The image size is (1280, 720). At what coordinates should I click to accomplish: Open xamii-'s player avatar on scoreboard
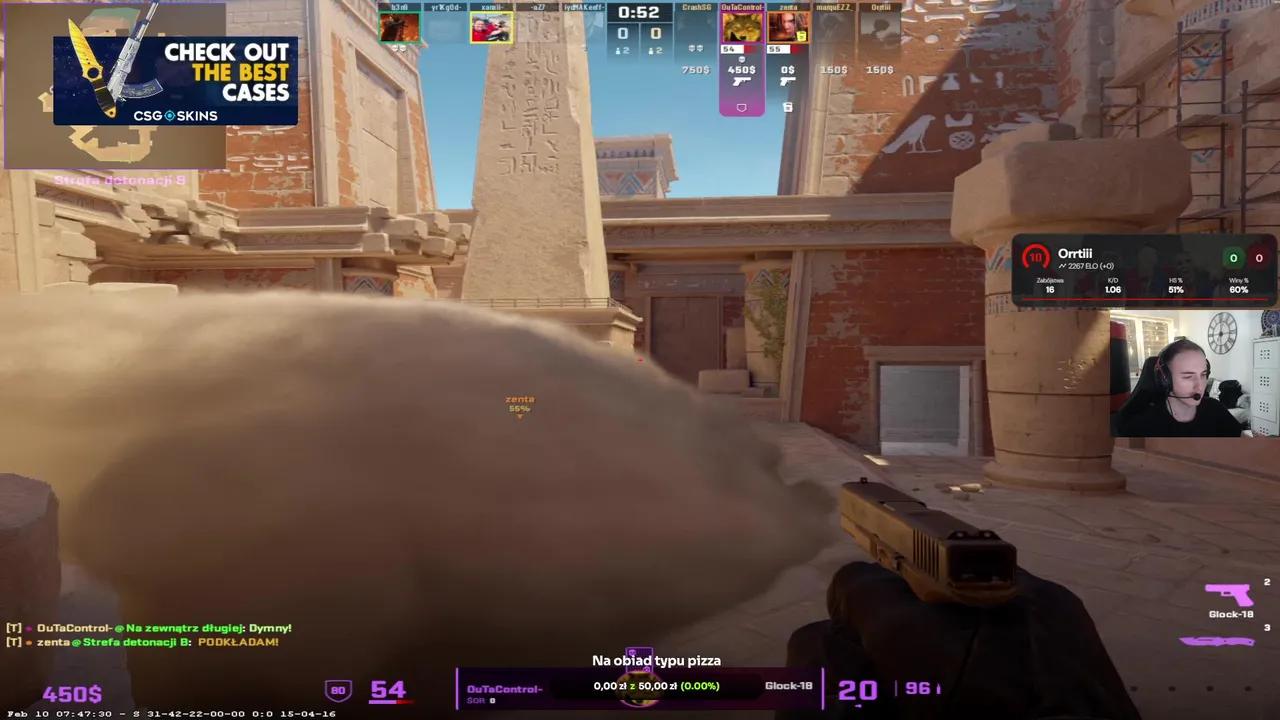[491, 26]
